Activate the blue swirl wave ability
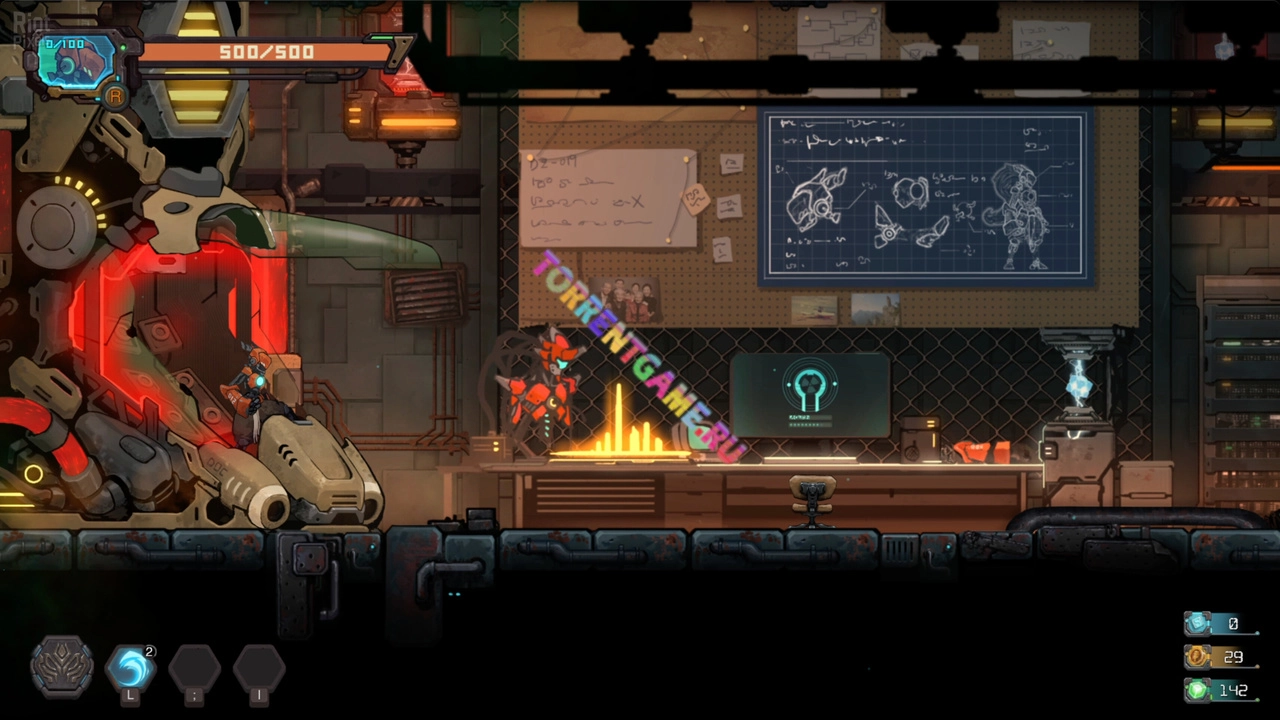 (130, 667)
